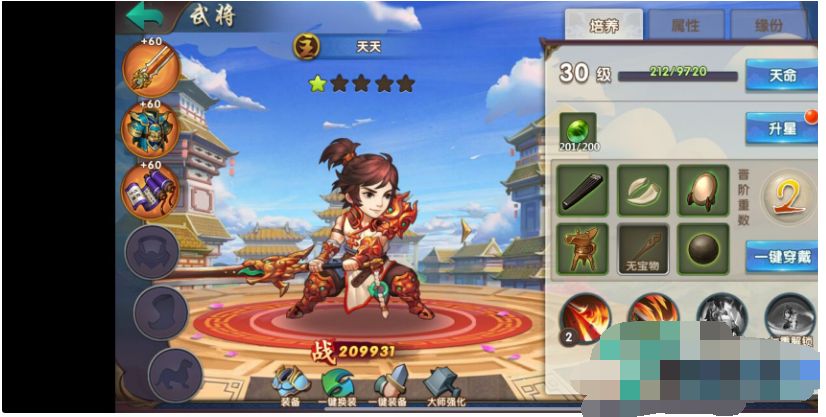Select the flaming sword skill icon
The height and width of the screenshot is (417, 826).
(588, 317)
